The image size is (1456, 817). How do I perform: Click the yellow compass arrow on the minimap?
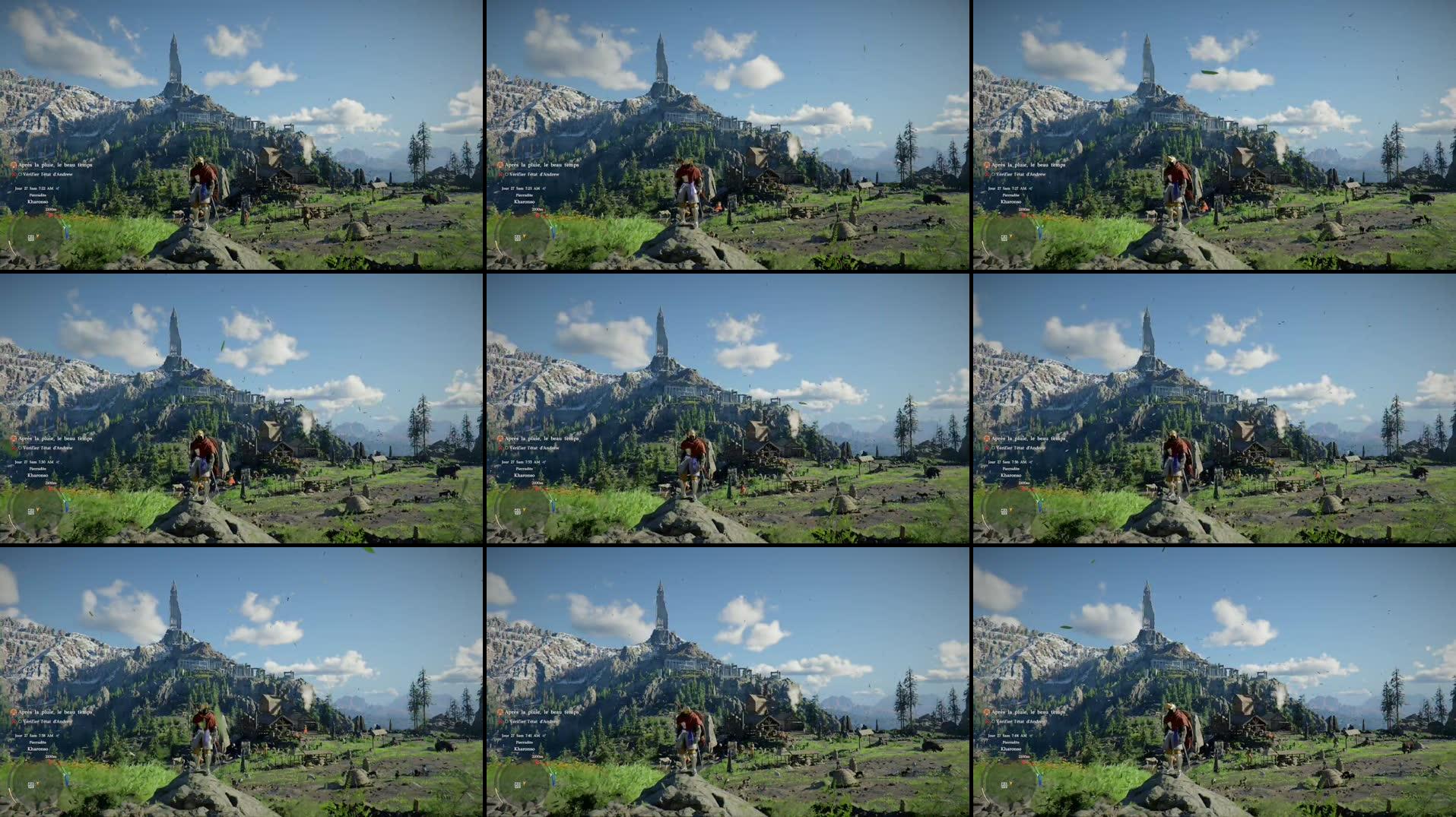pyautogui.click(x=37, y=235)
